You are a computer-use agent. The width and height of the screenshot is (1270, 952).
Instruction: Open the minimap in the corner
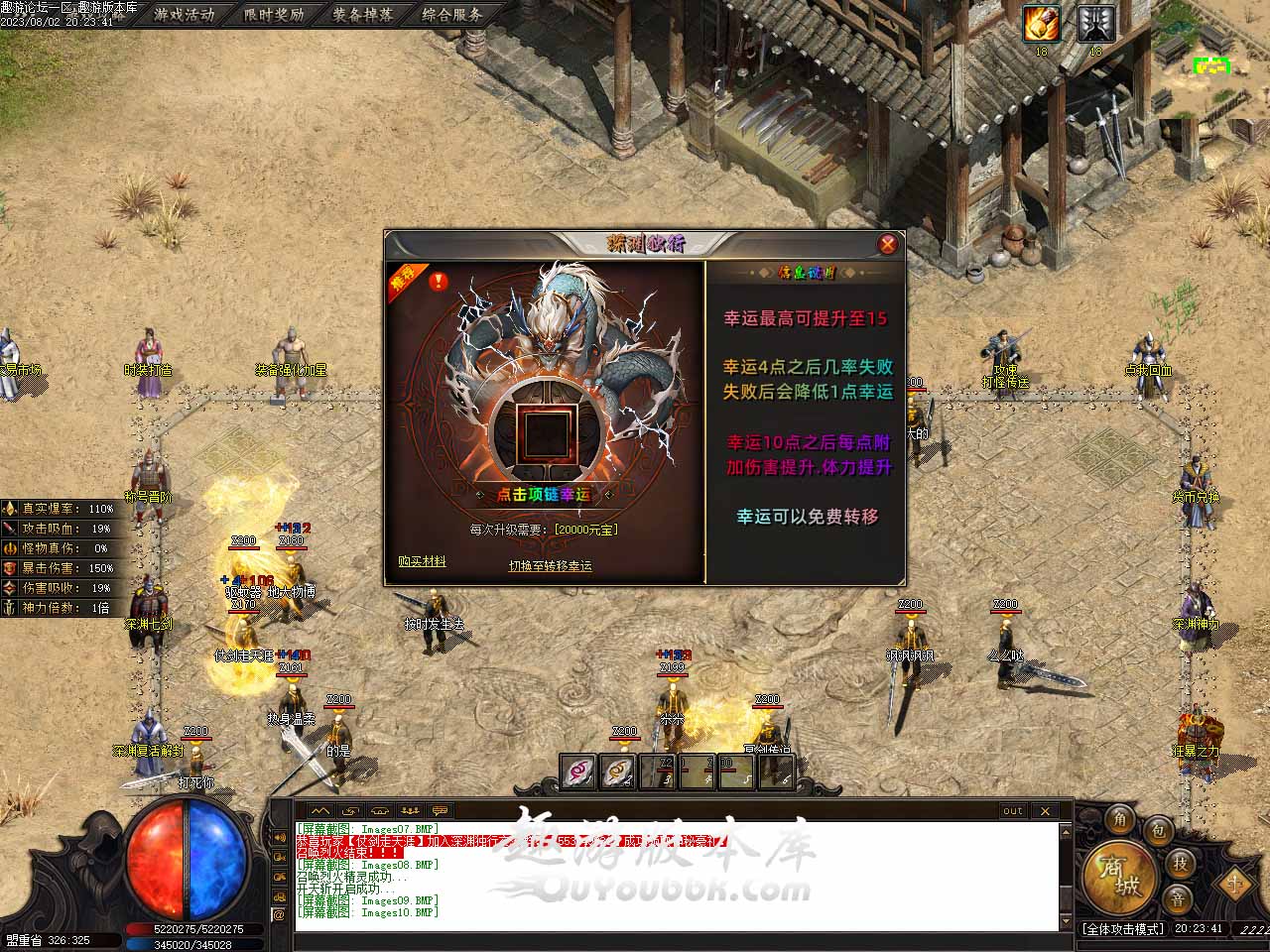coord(1212,65)
